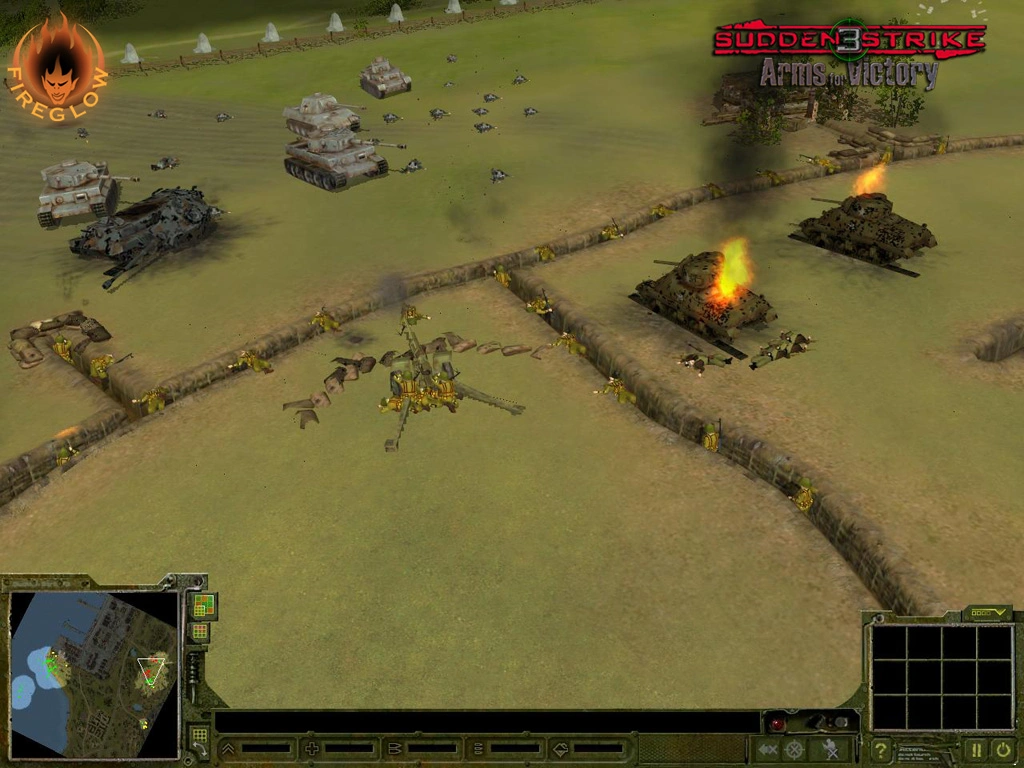The width and height of the screenshot is (1024, 768).
Task: Toggle the red and green grid minimap button
Action: (203, 605)
